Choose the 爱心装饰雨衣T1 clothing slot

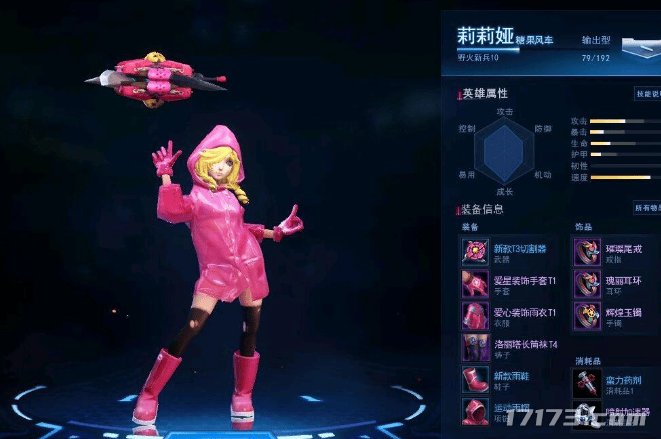[474, 316]
